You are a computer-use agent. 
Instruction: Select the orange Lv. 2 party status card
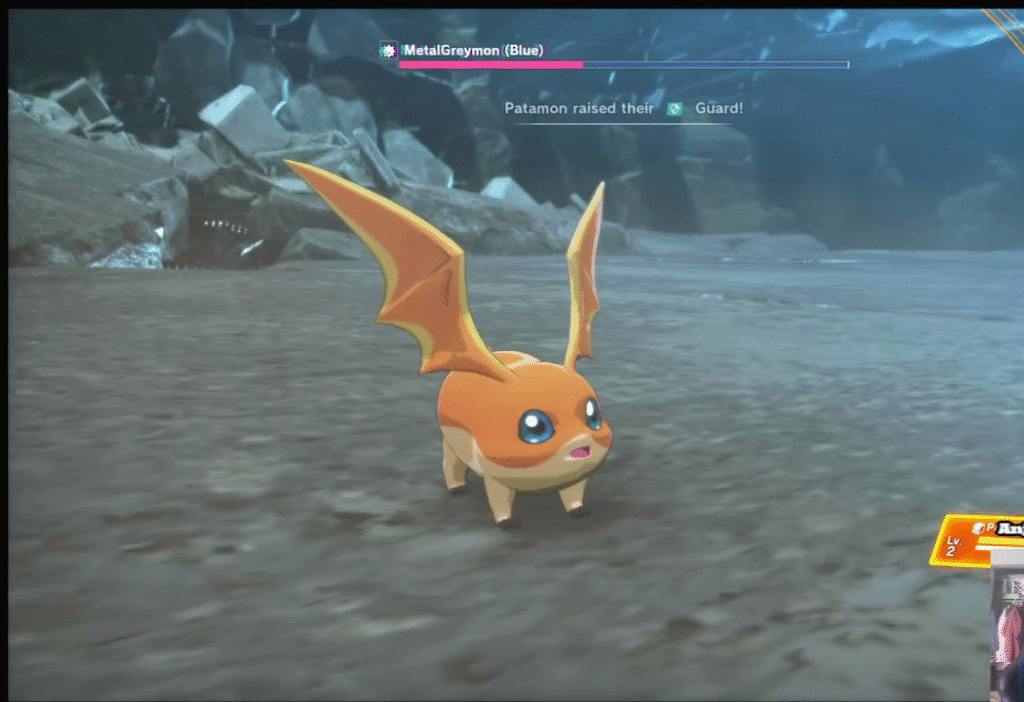pos(973,540)
